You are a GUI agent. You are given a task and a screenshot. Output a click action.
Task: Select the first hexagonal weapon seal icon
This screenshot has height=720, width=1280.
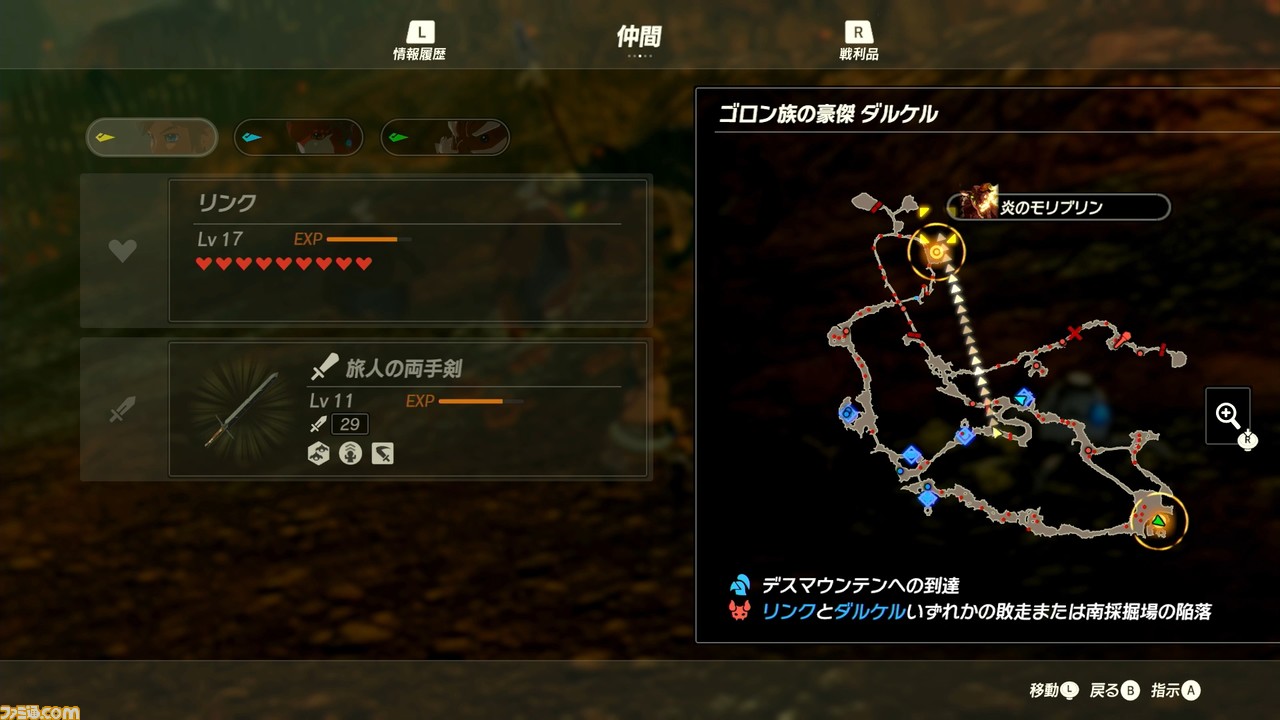click(x=317, y=455)
